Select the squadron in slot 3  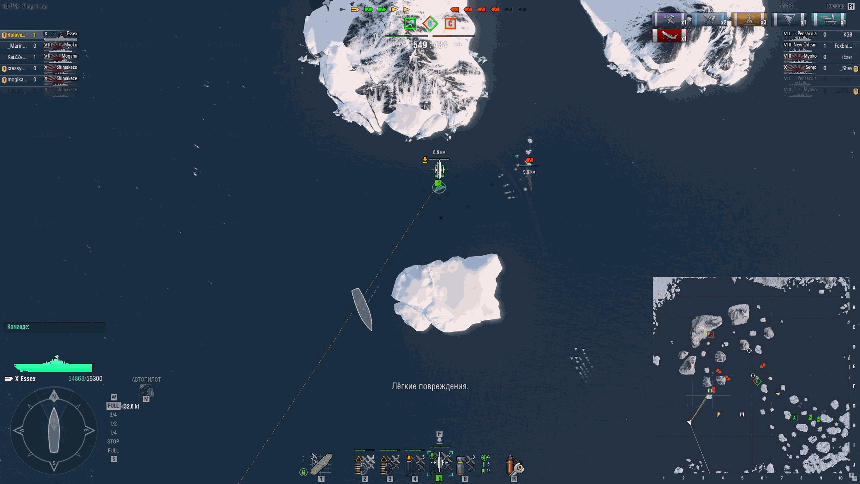(x=390, y=463)
